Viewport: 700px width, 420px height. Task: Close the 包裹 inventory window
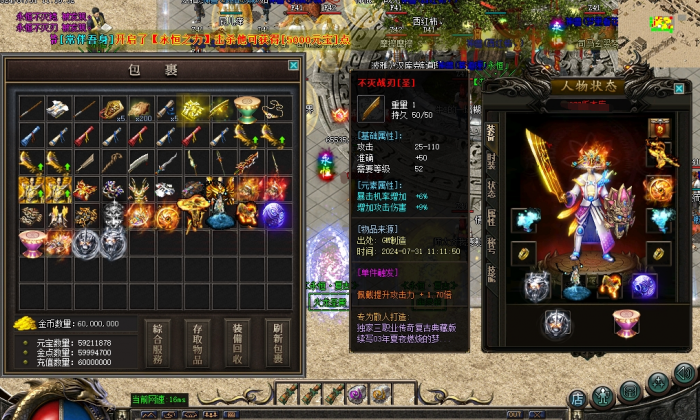293,65
